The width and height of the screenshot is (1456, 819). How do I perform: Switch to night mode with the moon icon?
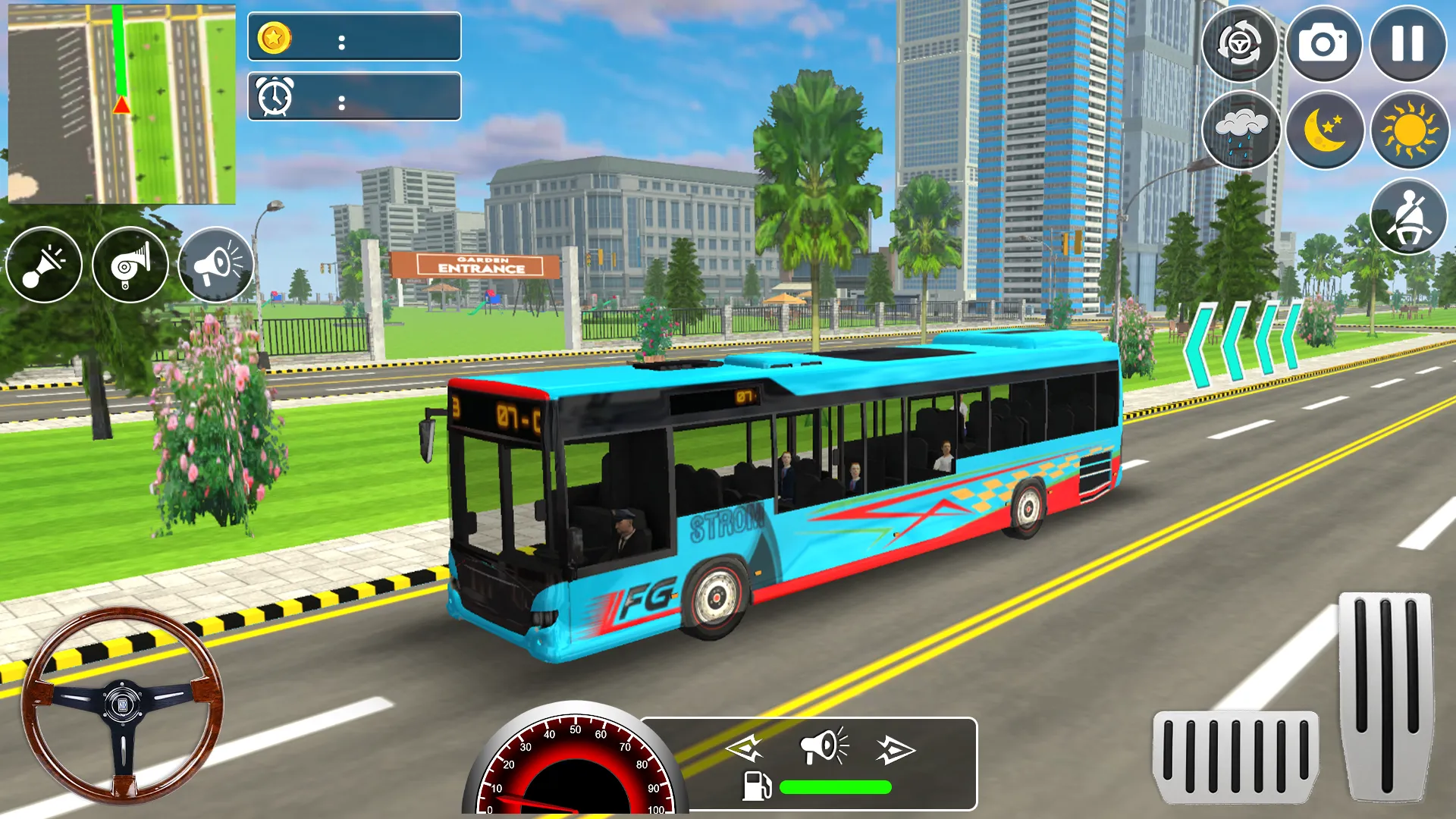[x=1326, y=130]
